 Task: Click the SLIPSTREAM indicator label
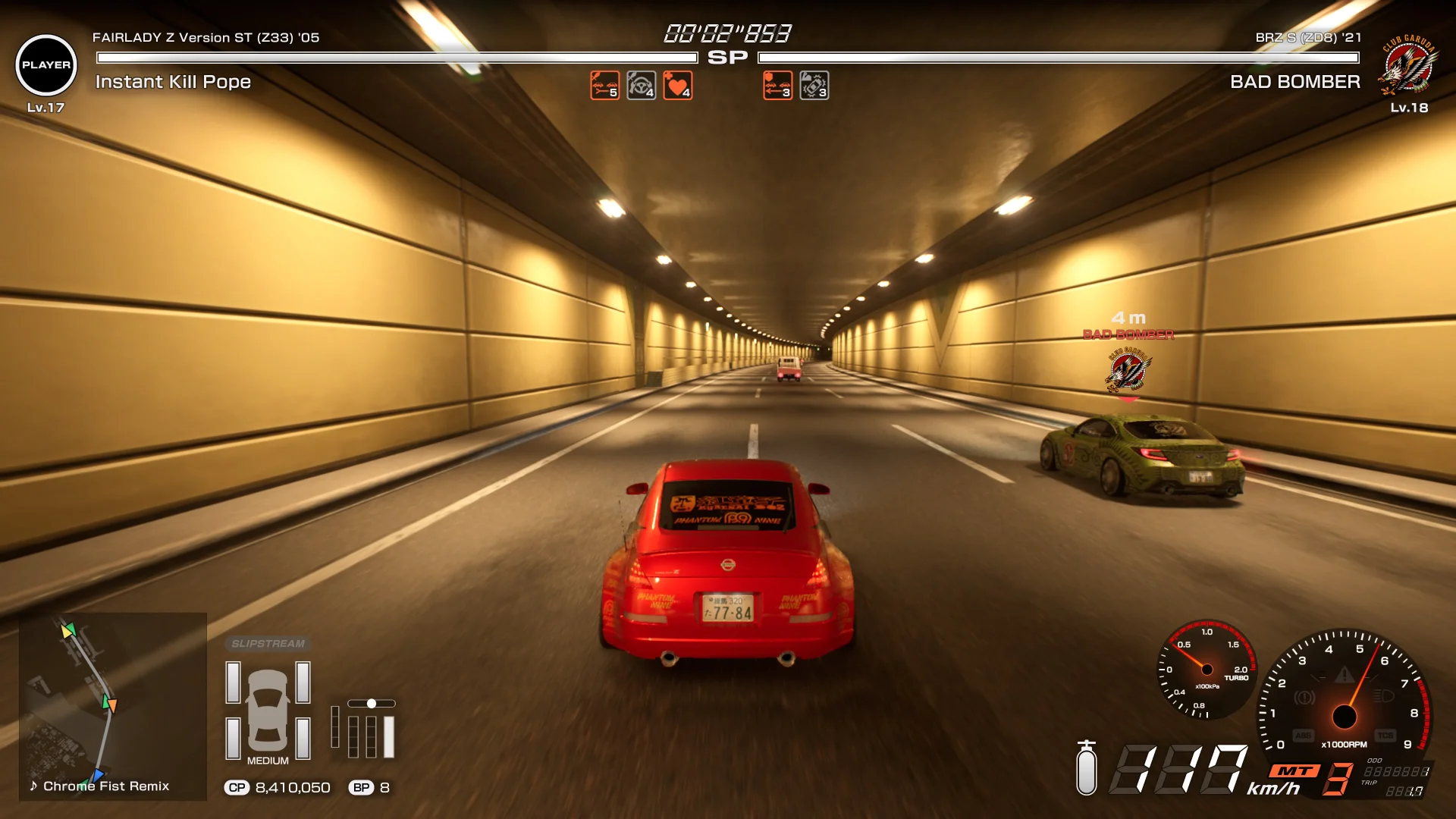[268, 644]
